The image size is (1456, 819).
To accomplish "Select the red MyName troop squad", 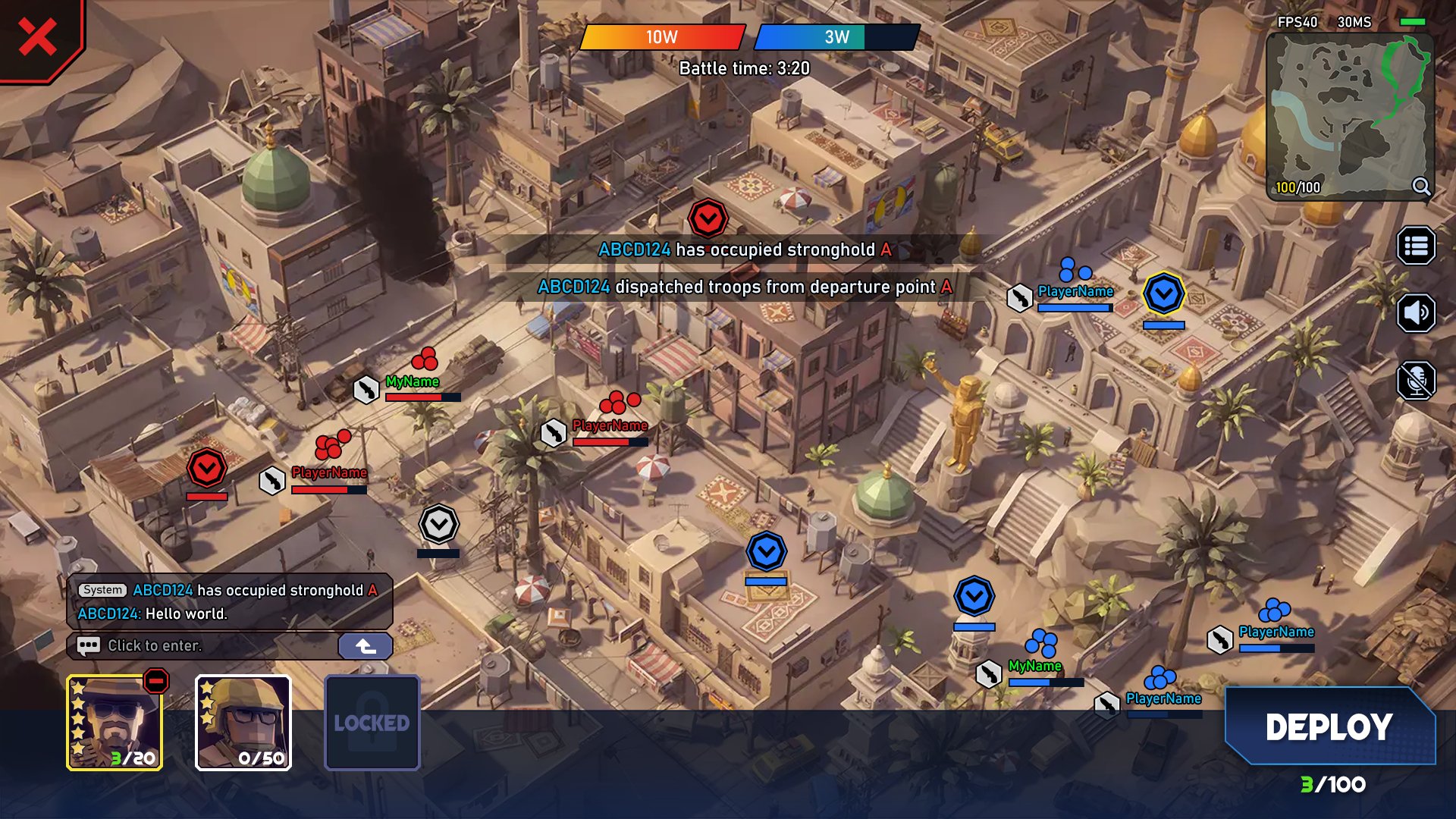I will point(423,359).
